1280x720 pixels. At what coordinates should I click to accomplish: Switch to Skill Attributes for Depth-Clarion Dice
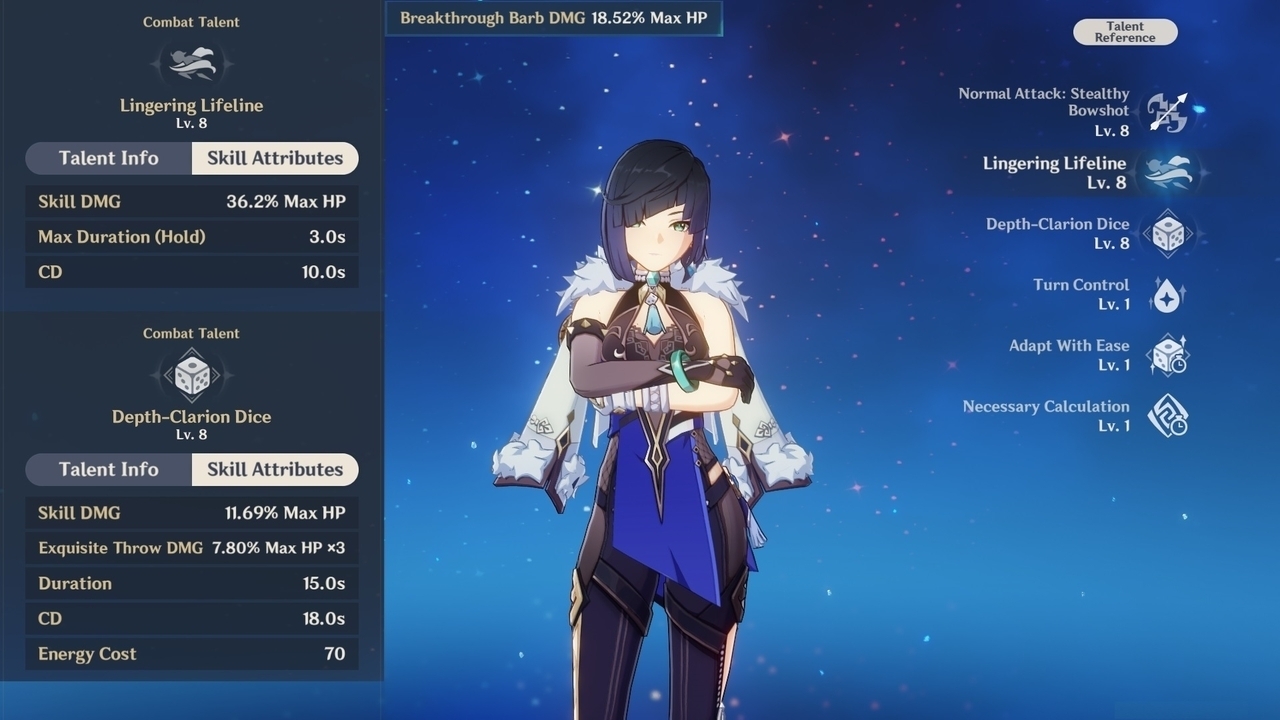coord(274,469)
